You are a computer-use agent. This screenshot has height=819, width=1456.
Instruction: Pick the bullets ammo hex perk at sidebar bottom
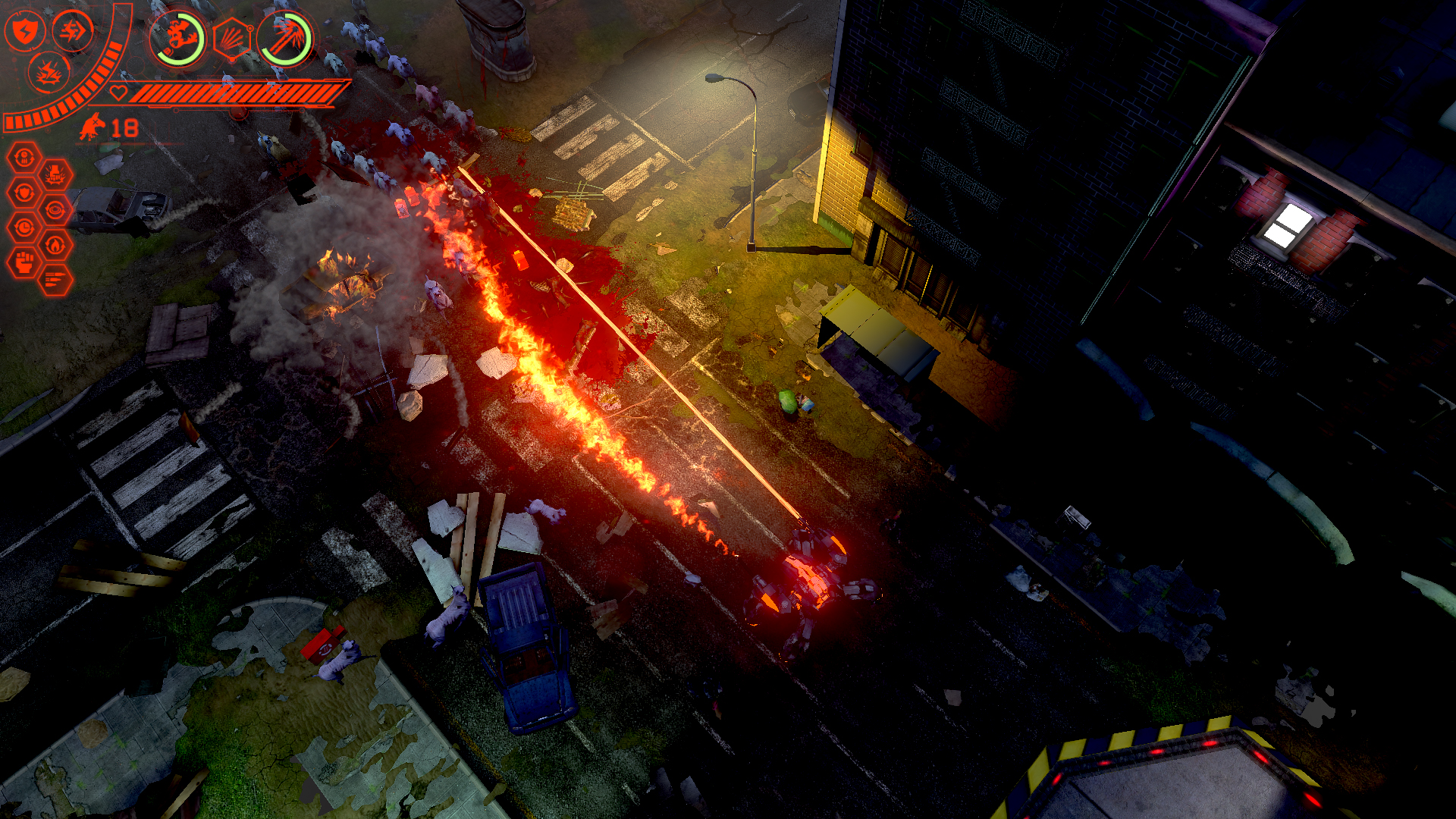(56, 278)
